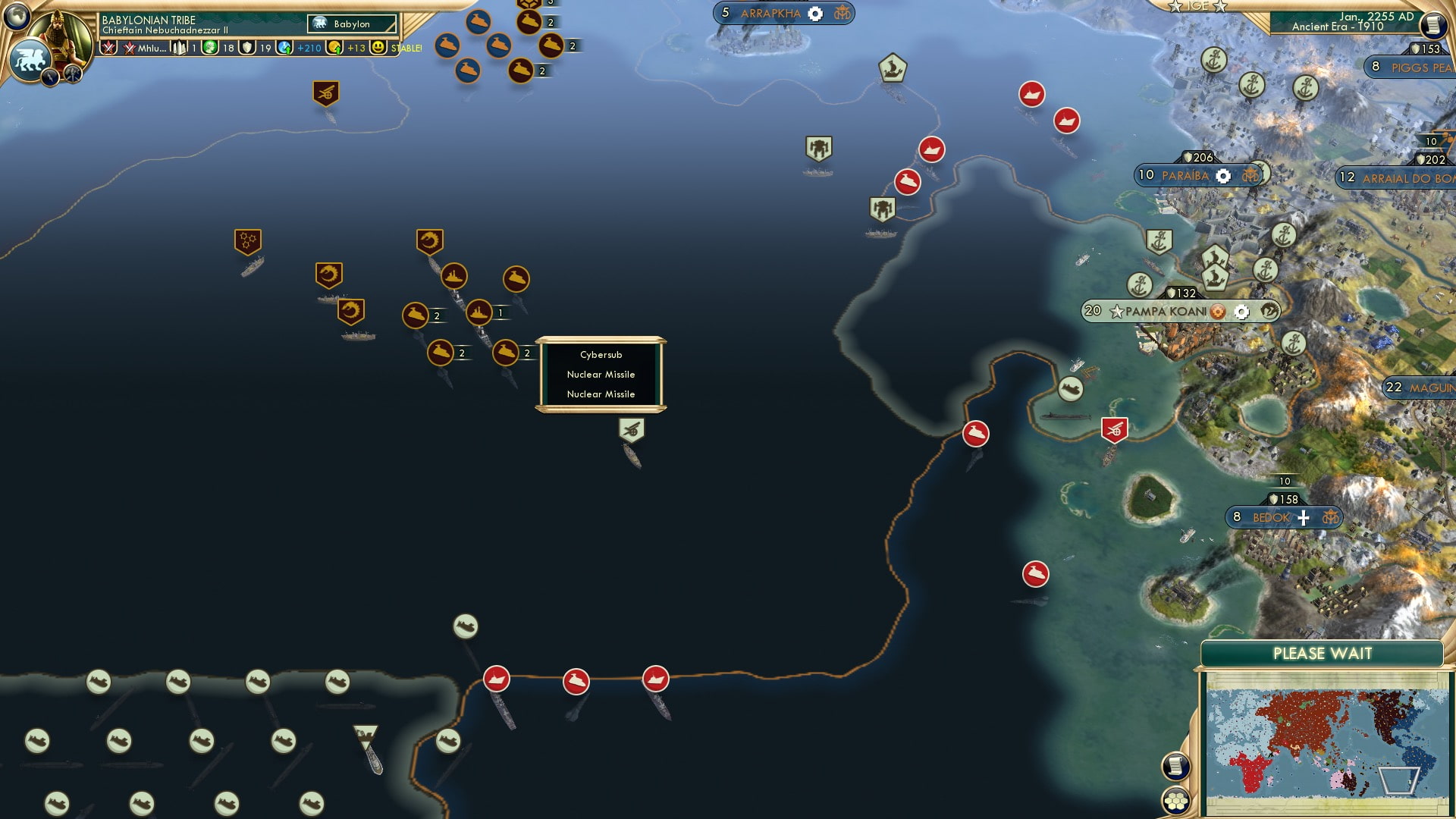This screenshot has height=819, width=1456.
Task: Click the green science icon showing 18
Action: [209, 48]
